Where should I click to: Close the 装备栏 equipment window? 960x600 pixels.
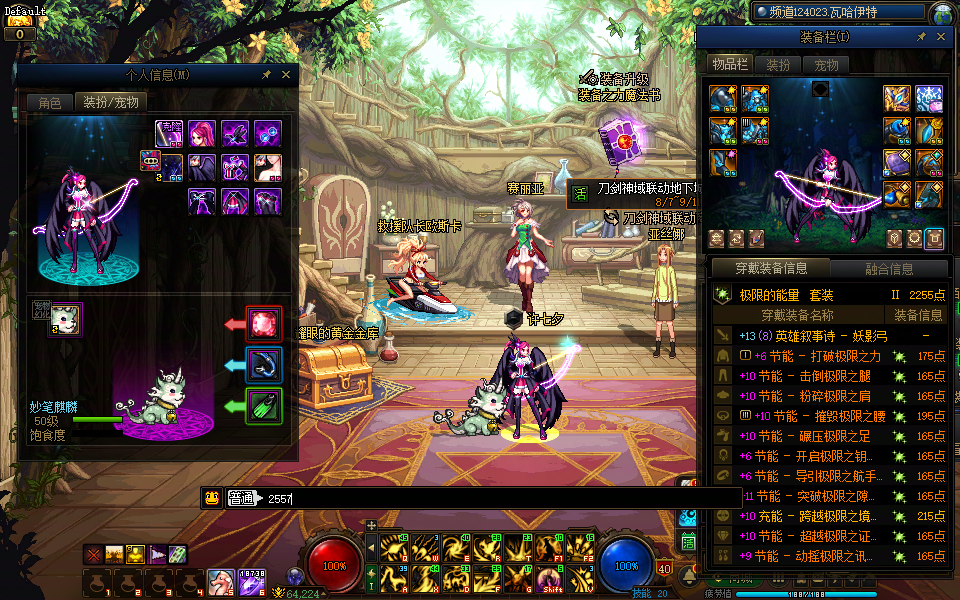942,37
